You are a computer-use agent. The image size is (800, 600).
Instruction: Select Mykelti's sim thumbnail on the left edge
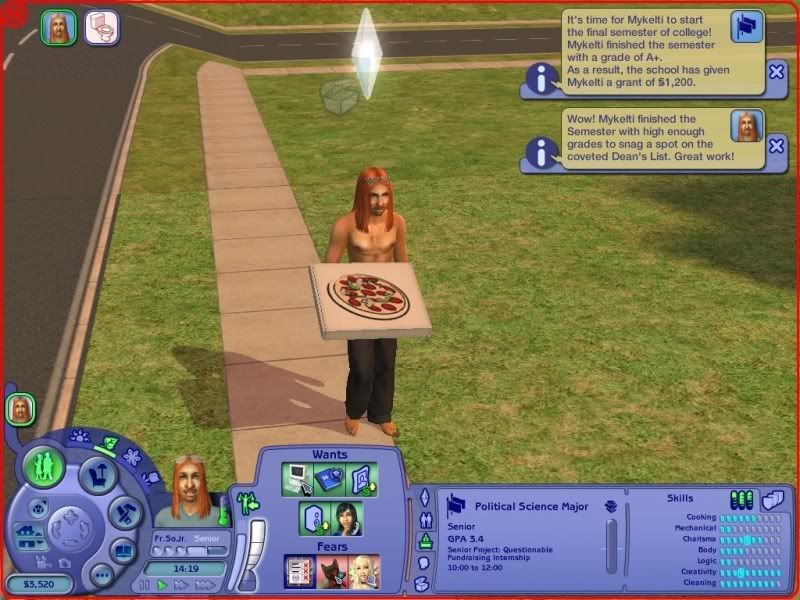[19, 408]
